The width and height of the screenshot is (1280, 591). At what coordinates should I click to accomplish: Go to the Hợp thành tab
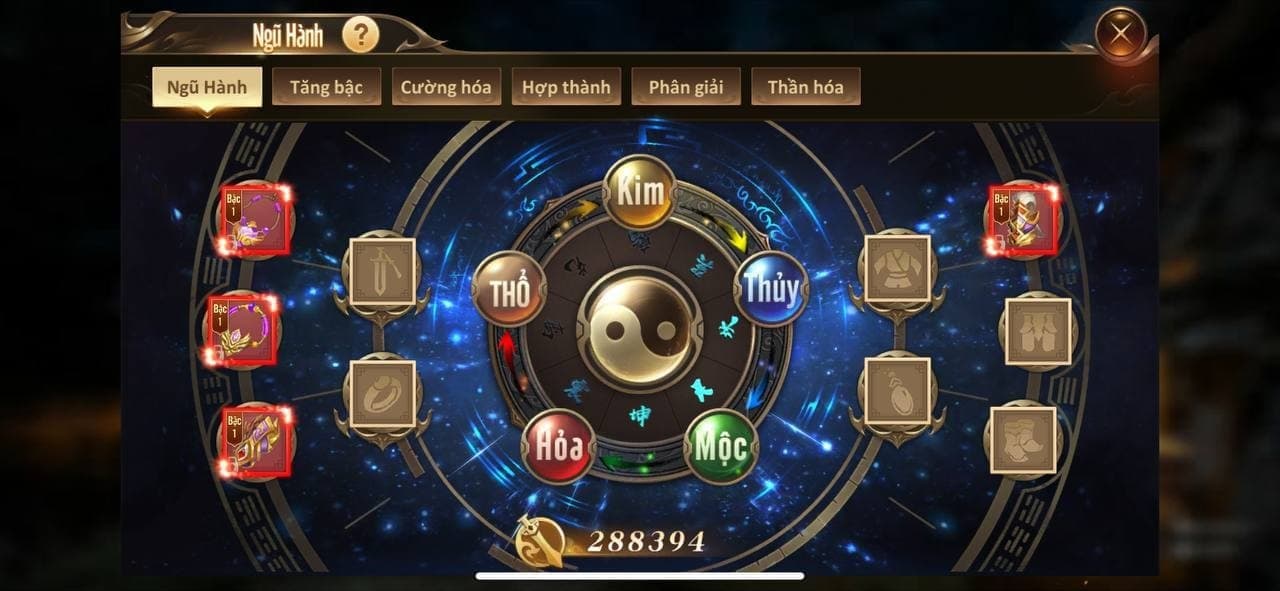click(x=566, y=87)
